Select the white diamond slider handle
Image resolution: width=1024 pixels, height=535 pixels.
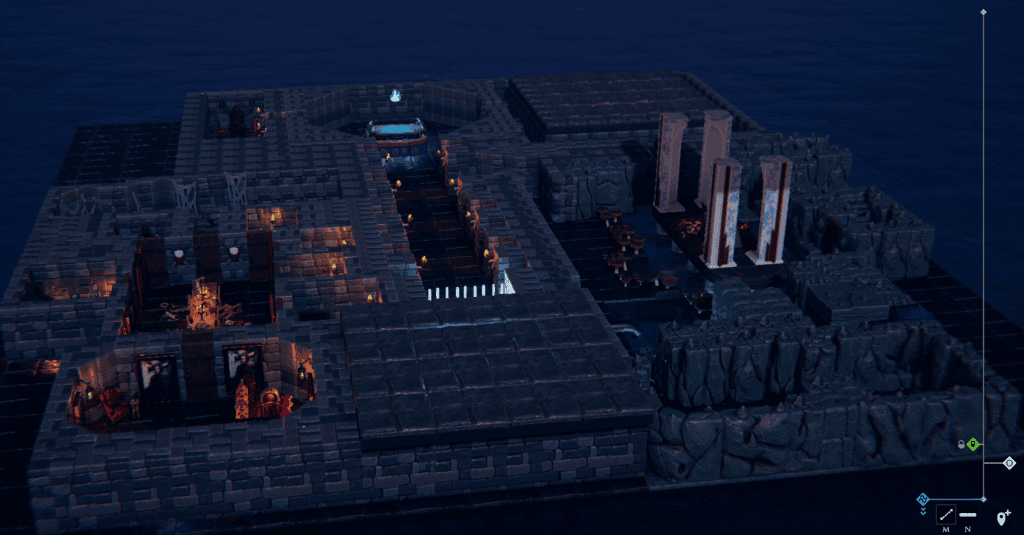(1009, 463)
